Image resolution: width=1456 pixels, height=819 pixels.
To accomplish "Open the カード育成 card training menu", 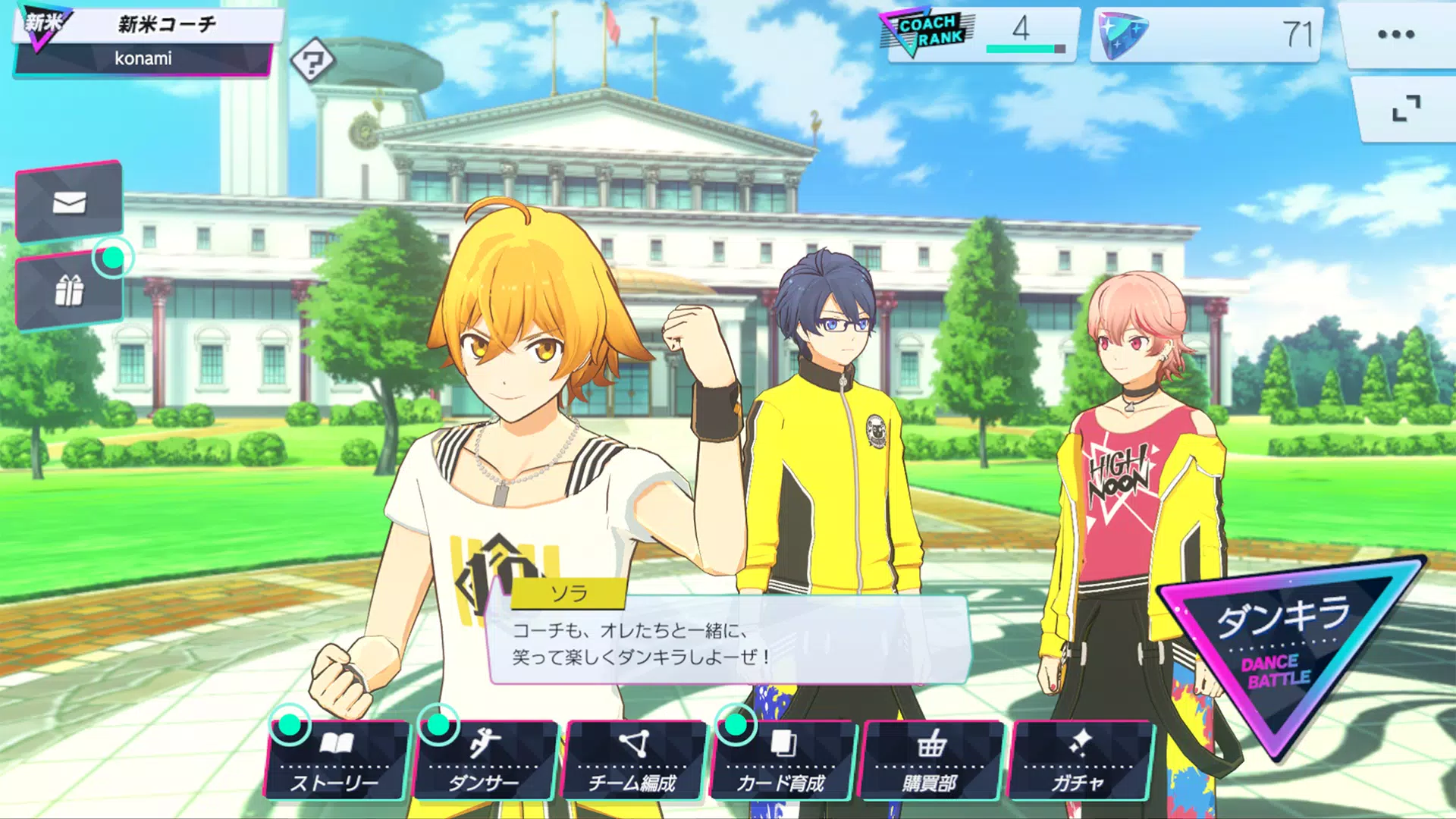I will click(x=781, y=760).
